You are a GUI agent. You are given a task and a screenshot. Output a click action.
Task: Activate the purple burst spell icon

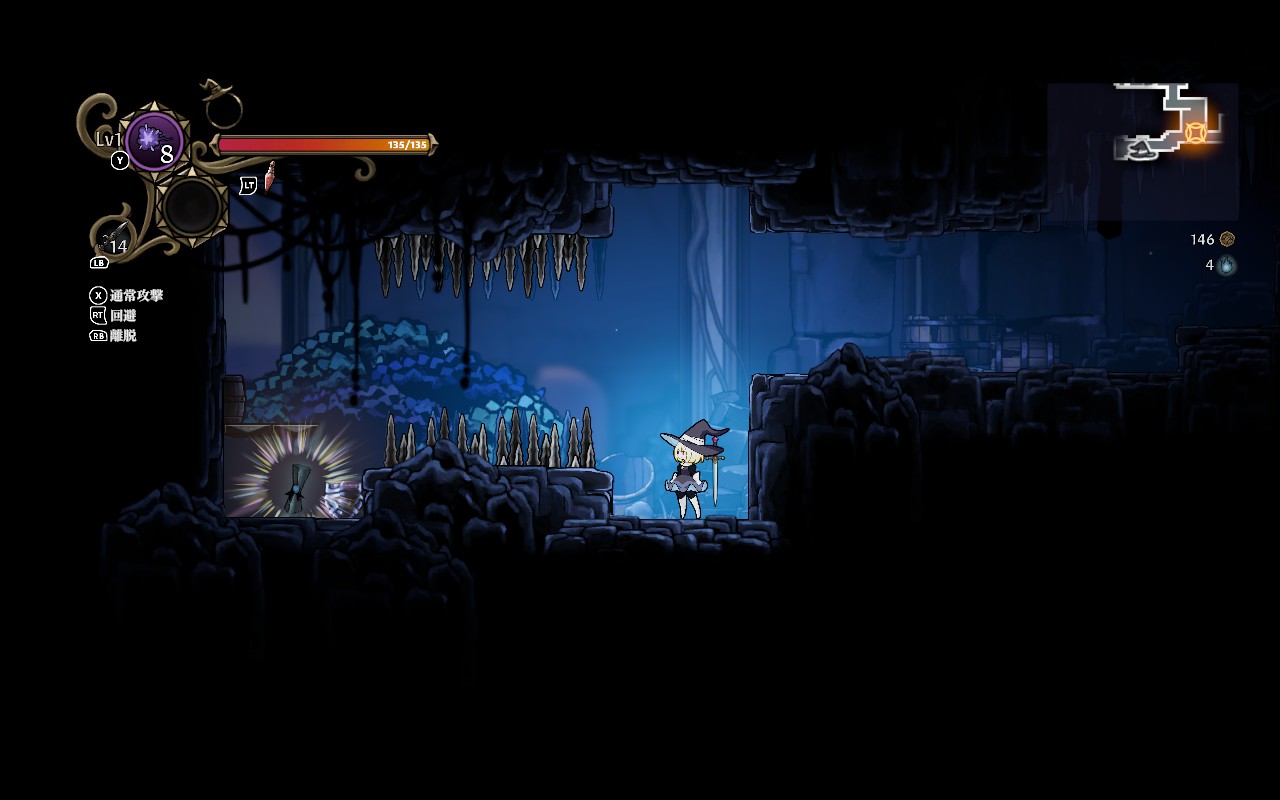click(154, 142)
